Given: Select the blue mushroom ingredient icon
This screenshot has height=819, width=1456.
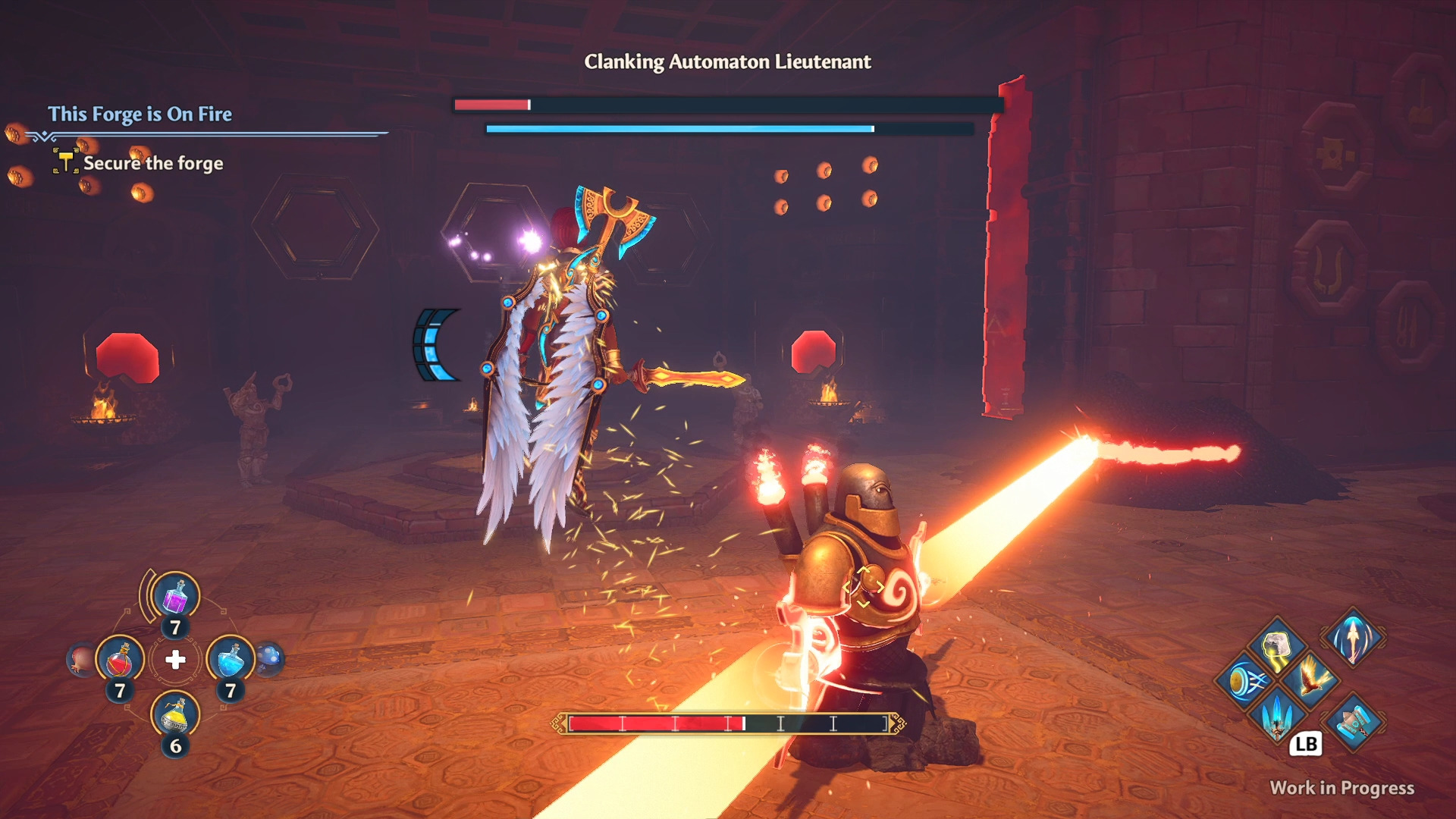Looking at the screenshot, I should 270,658.
